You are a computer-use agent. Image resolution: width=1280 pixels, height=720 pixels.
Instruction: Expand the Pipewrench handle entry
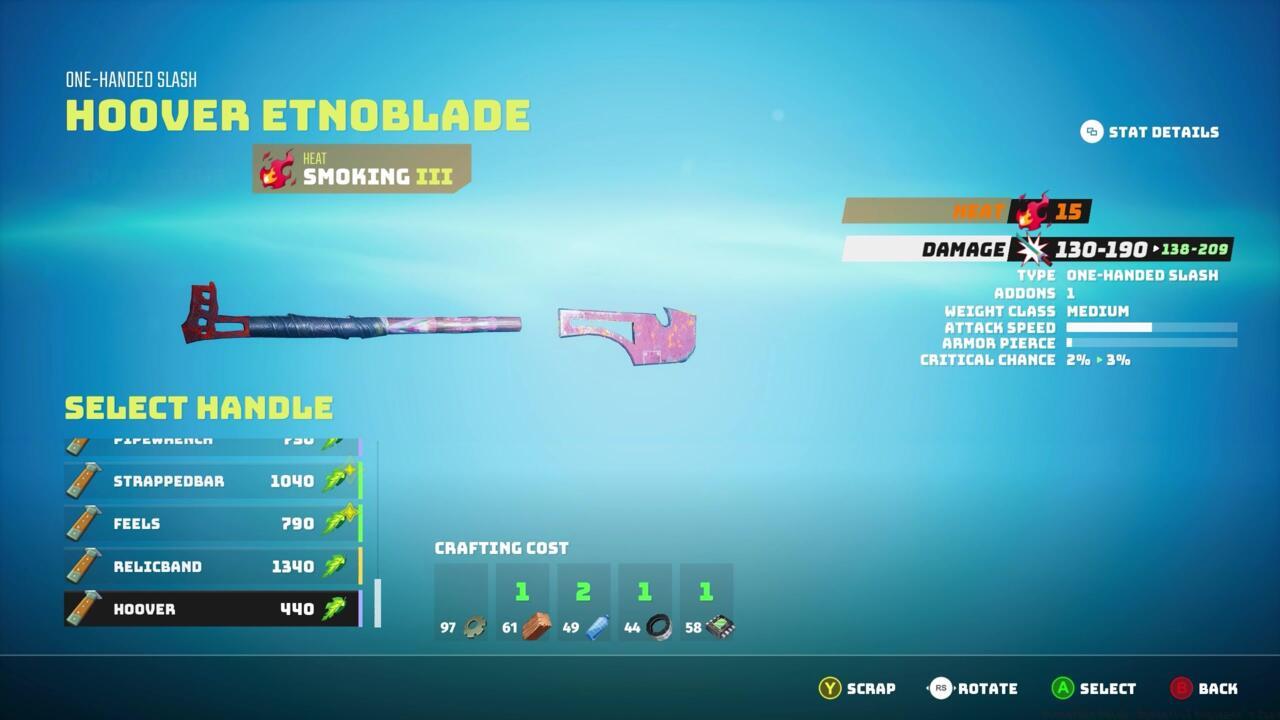[200, 438]
